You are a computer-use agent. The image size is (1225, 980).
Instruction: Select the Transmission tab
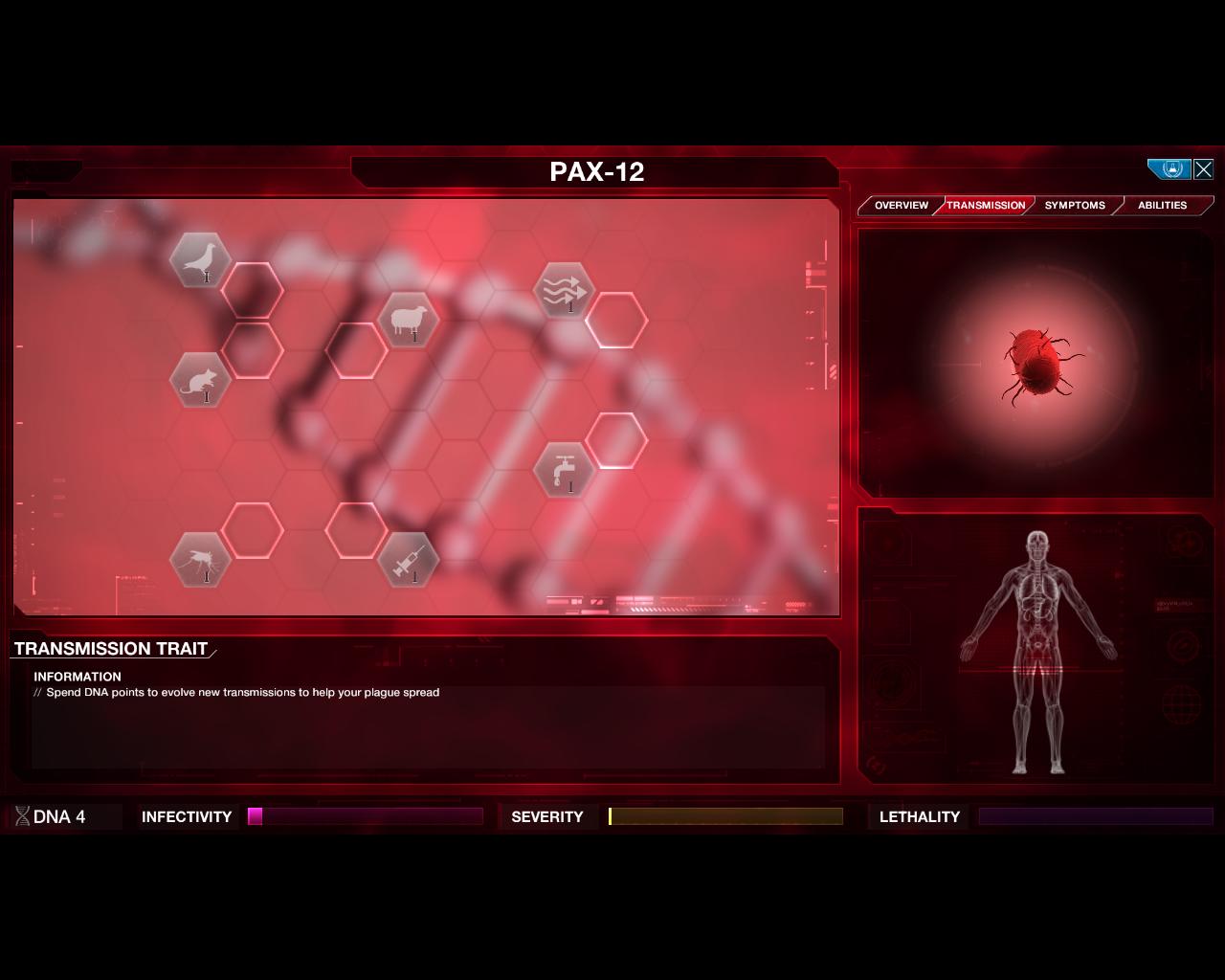click(x=985, y=205)
